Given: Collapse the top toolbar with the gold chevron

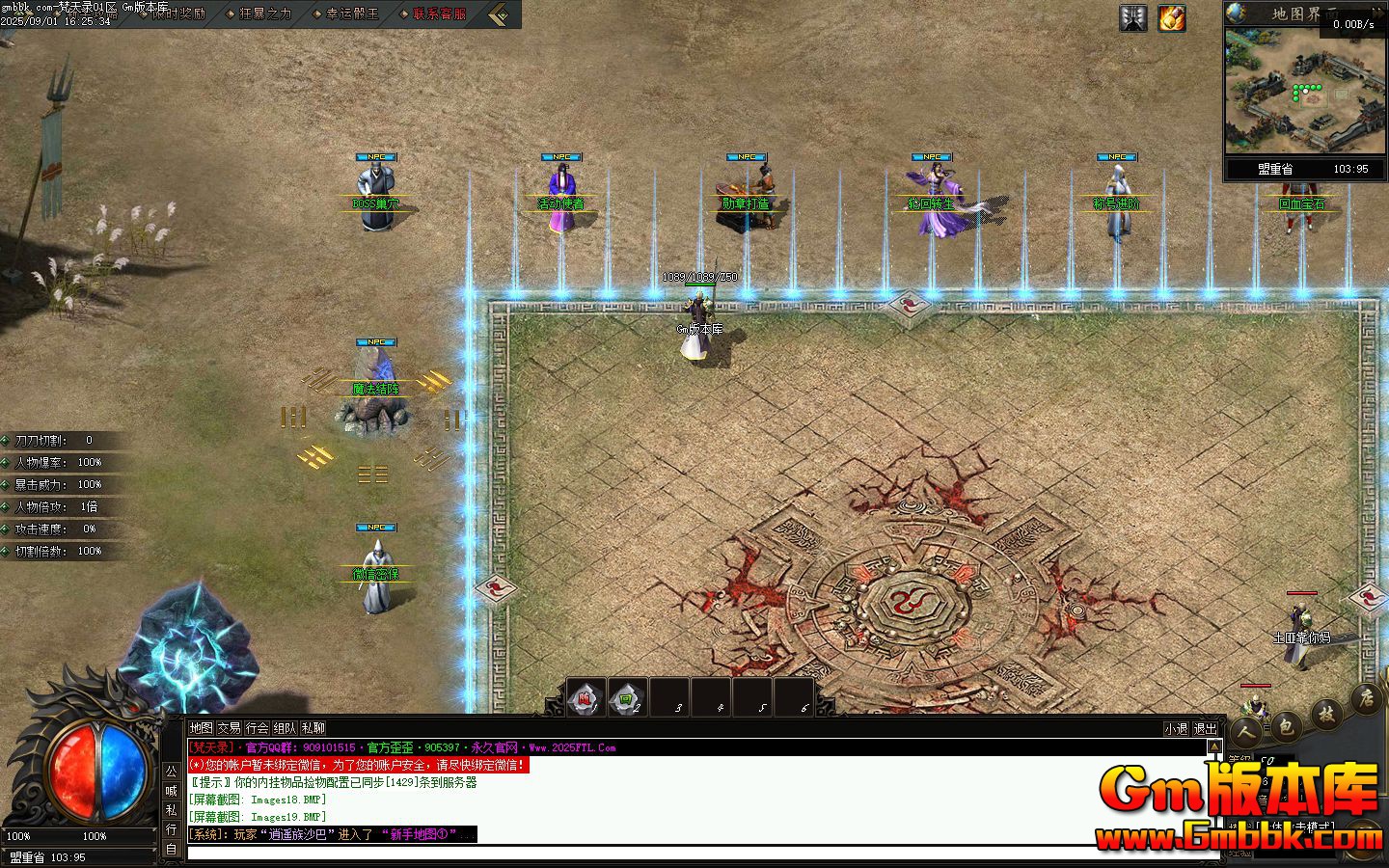Looking at the screenshot, I should pyautogui.click(x=497, y=14).
